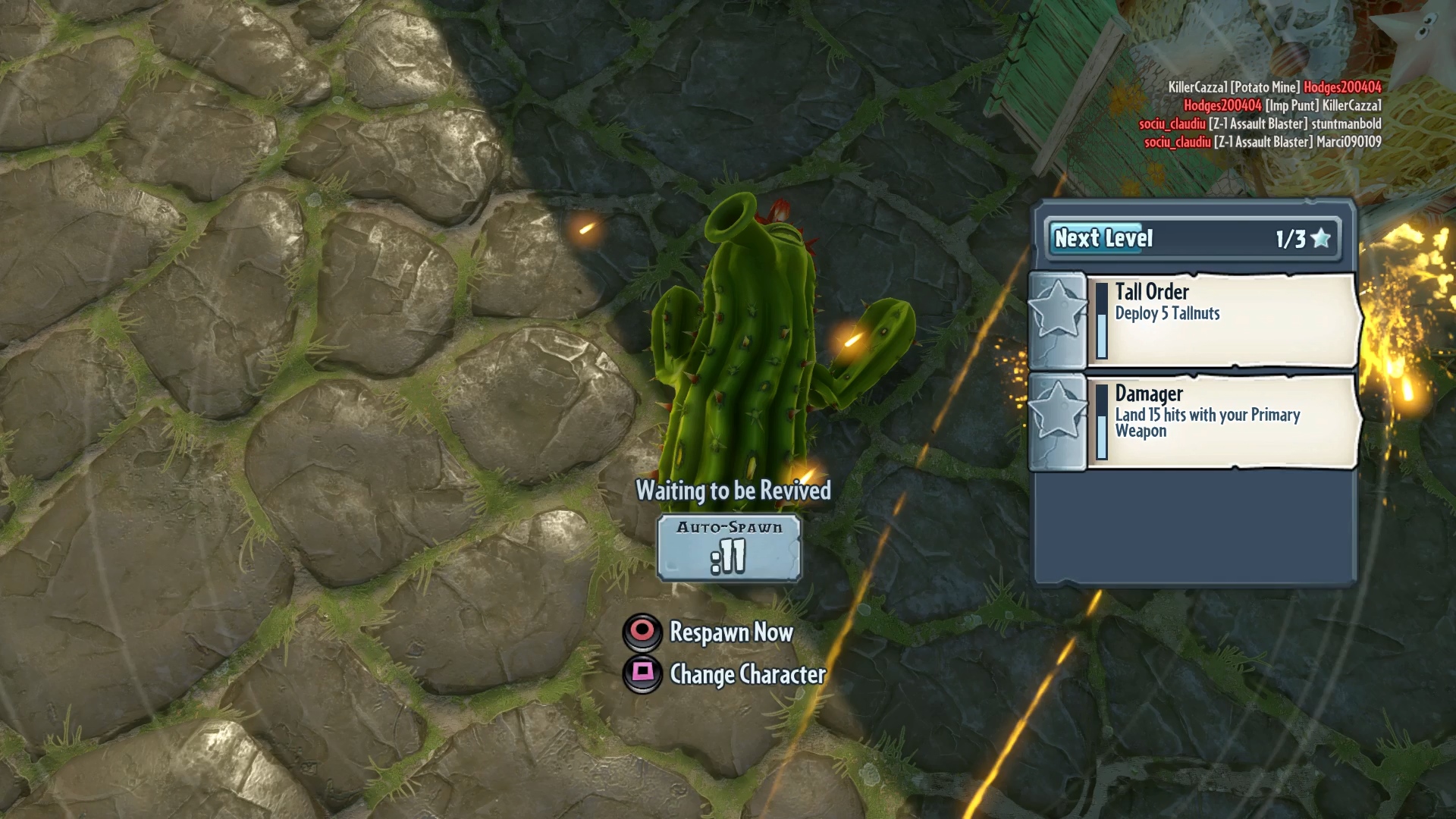Open the Tall Order challenge card
The width and height of the screenshot is (1456, 819).
1222,320
